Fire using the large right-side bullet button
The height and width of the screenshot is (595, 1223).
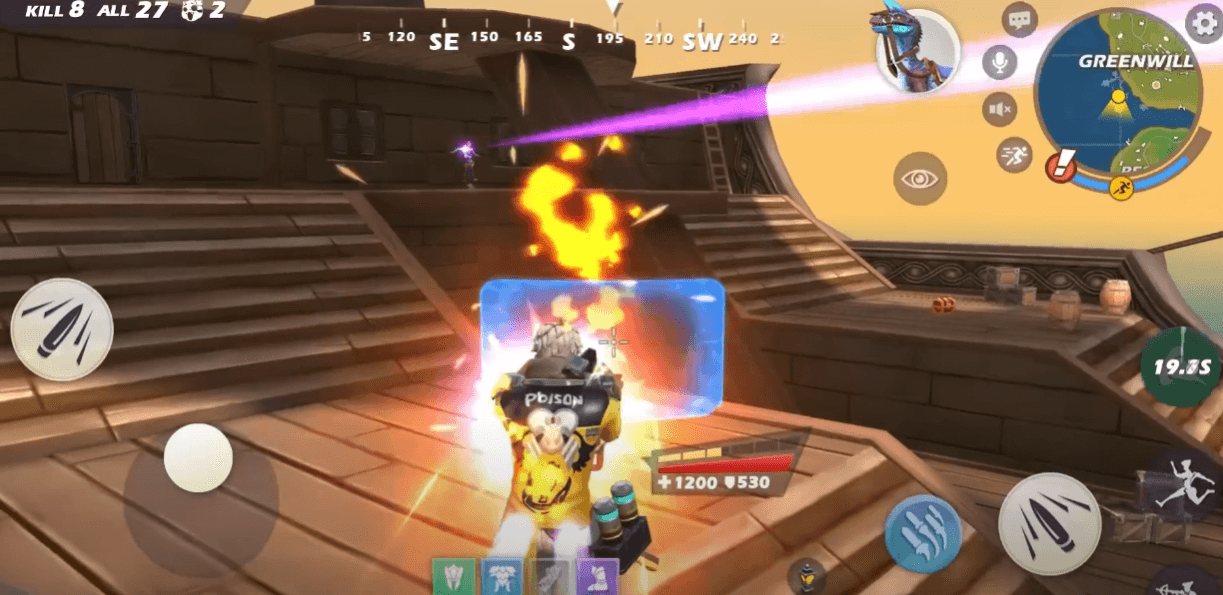[1049, 523]
